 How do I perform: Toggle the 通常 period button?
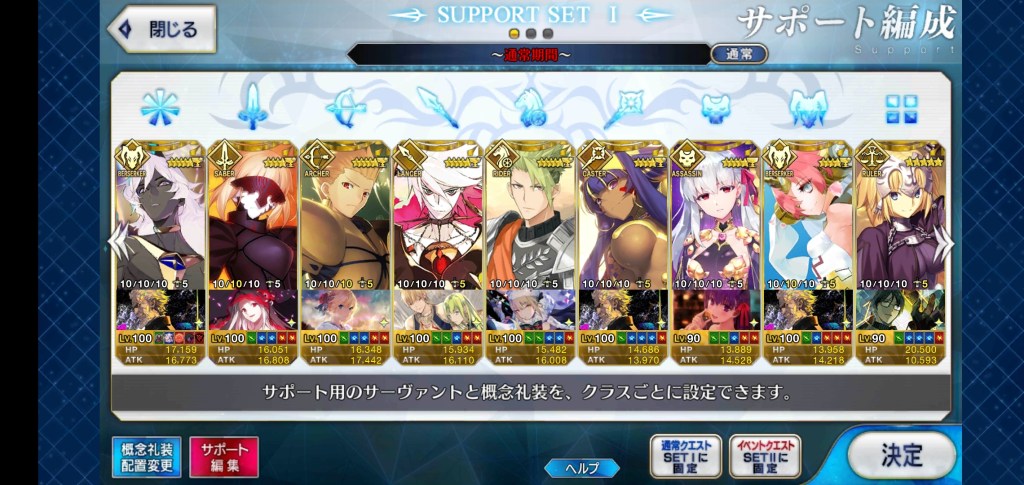pos(739,53)
